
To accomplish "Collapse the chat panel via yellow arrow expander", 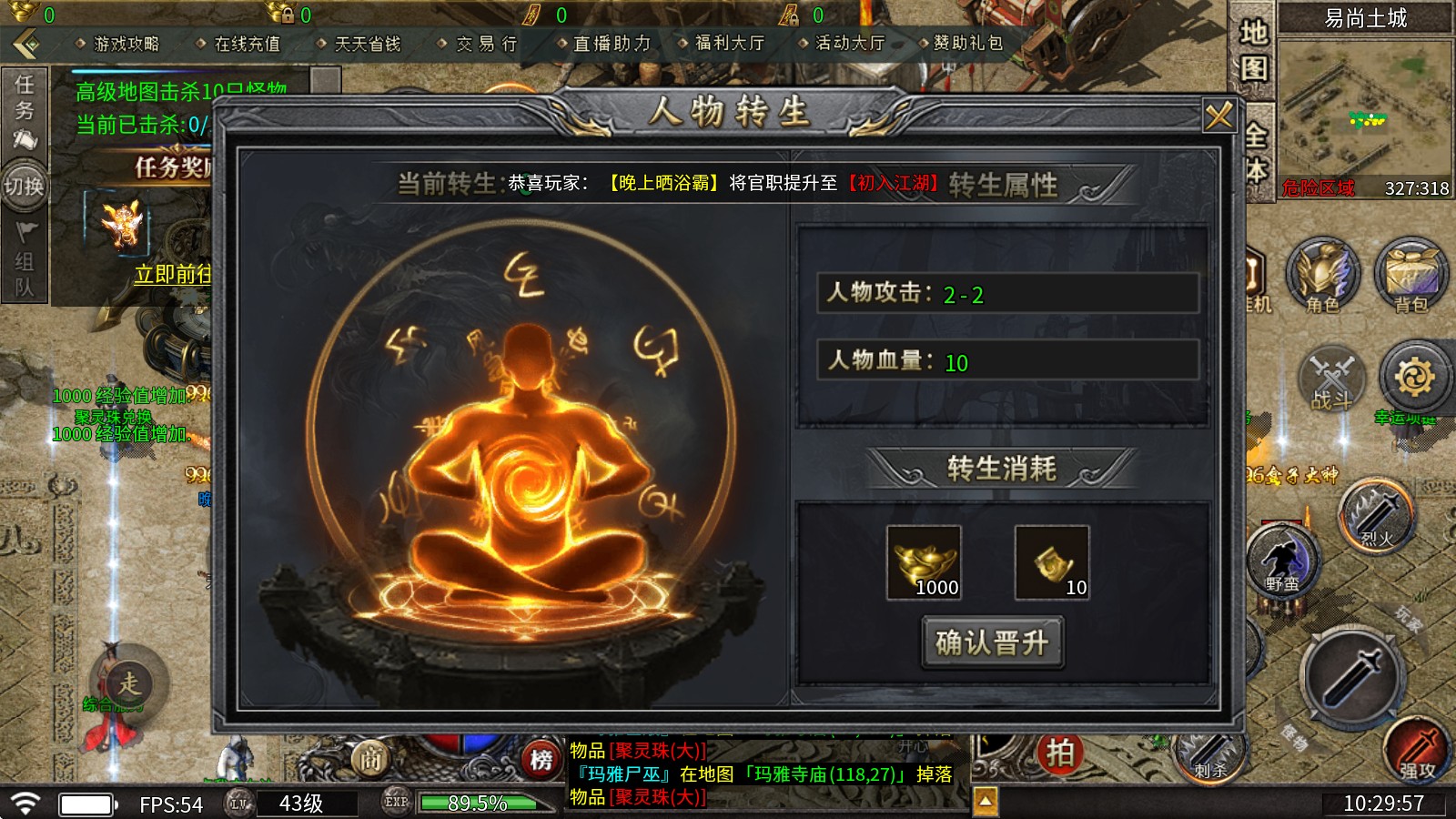I will [x=986, y=798].
